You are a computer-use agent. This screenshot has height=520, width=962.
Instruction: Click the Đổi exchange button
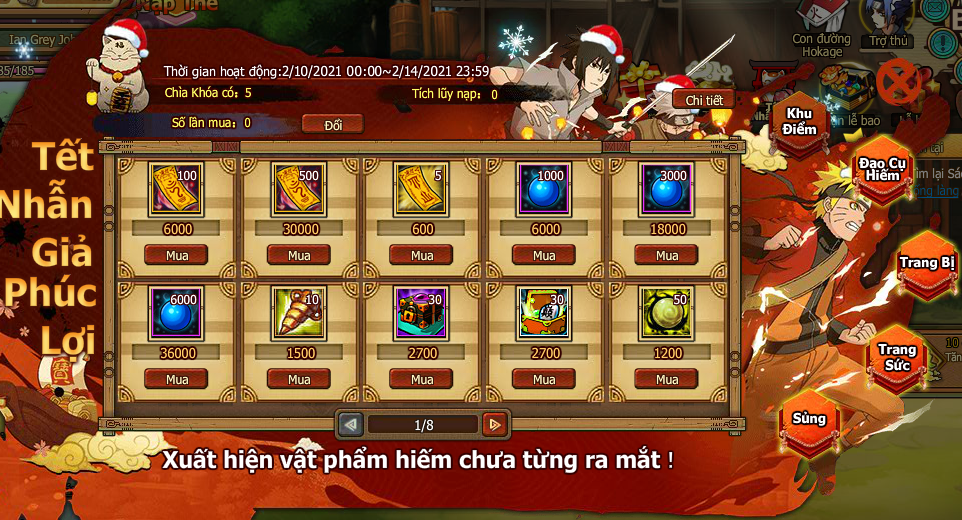point(332,124)
